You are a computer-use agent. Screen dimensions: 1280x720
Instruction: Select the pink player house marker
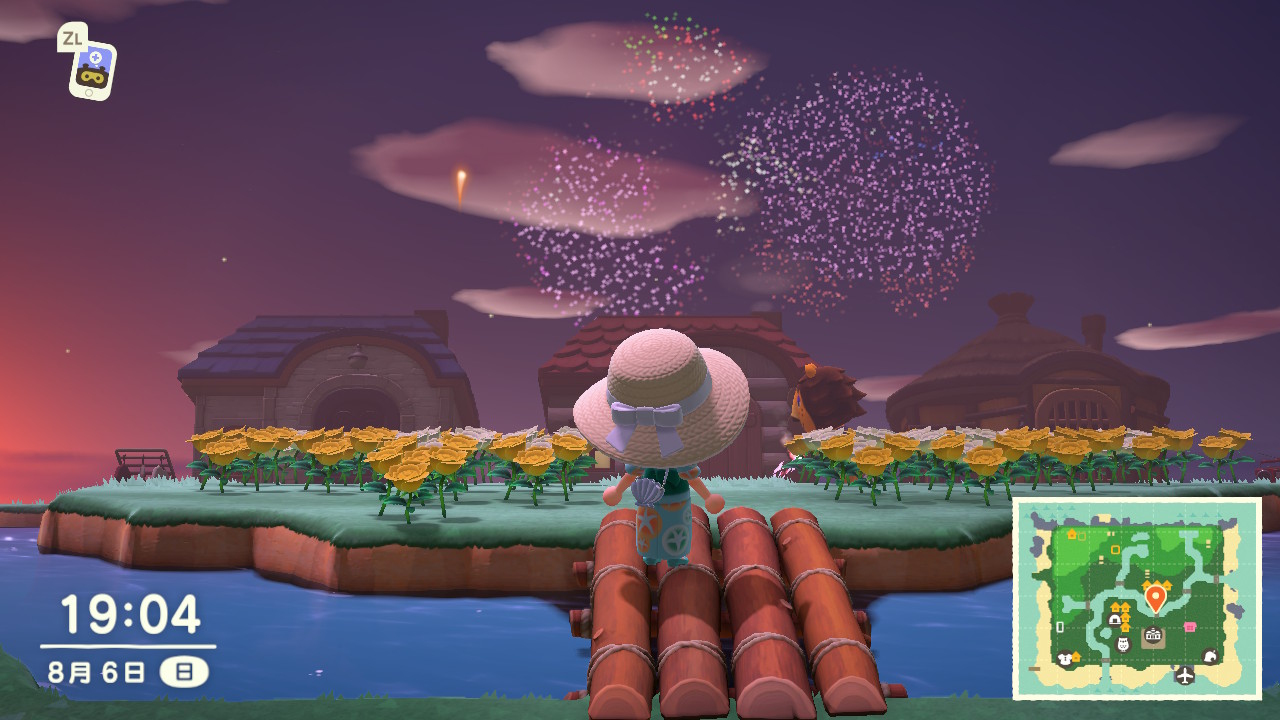(1190, 627)
